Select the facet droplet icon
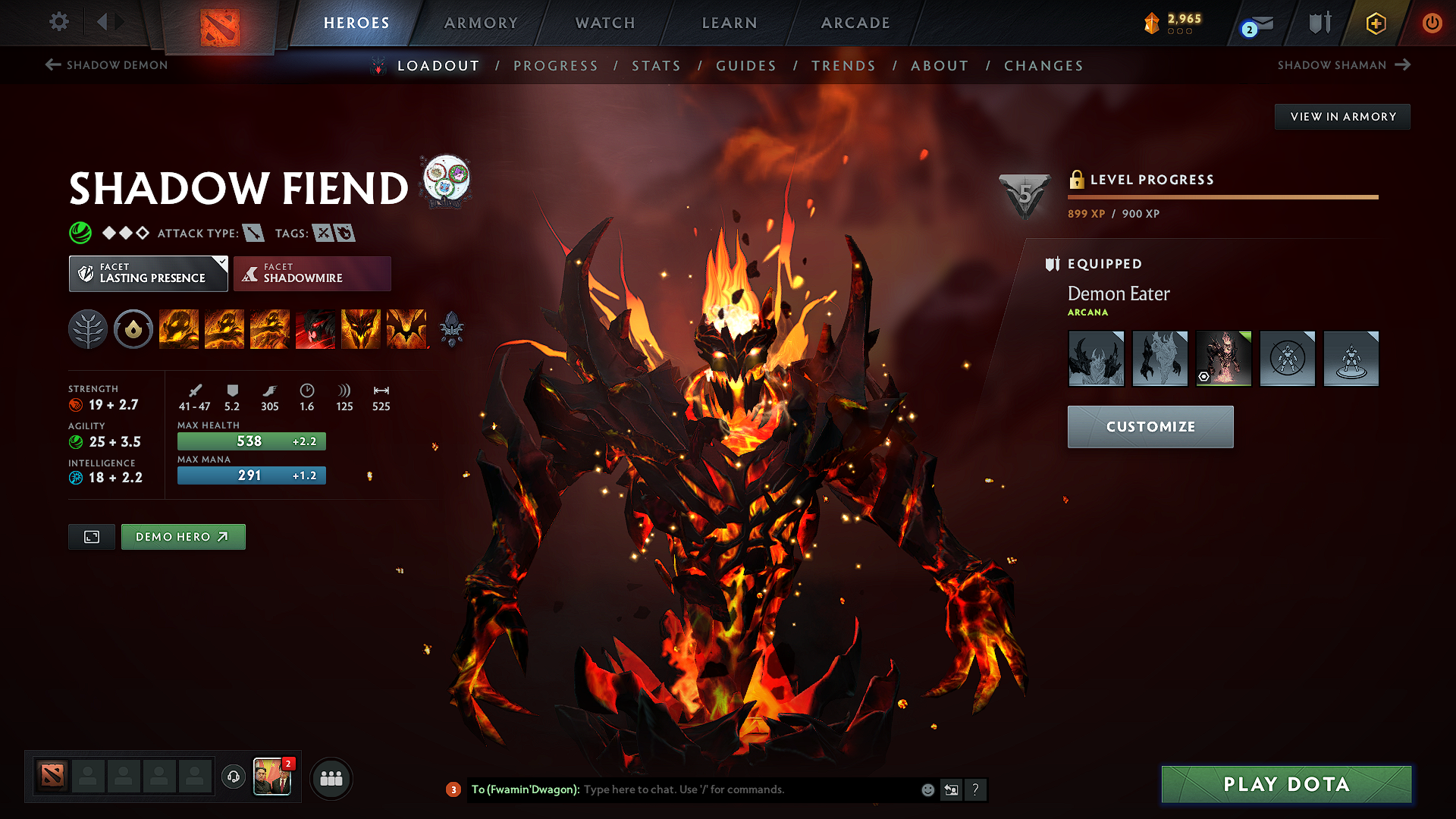 tap(133, 328)
